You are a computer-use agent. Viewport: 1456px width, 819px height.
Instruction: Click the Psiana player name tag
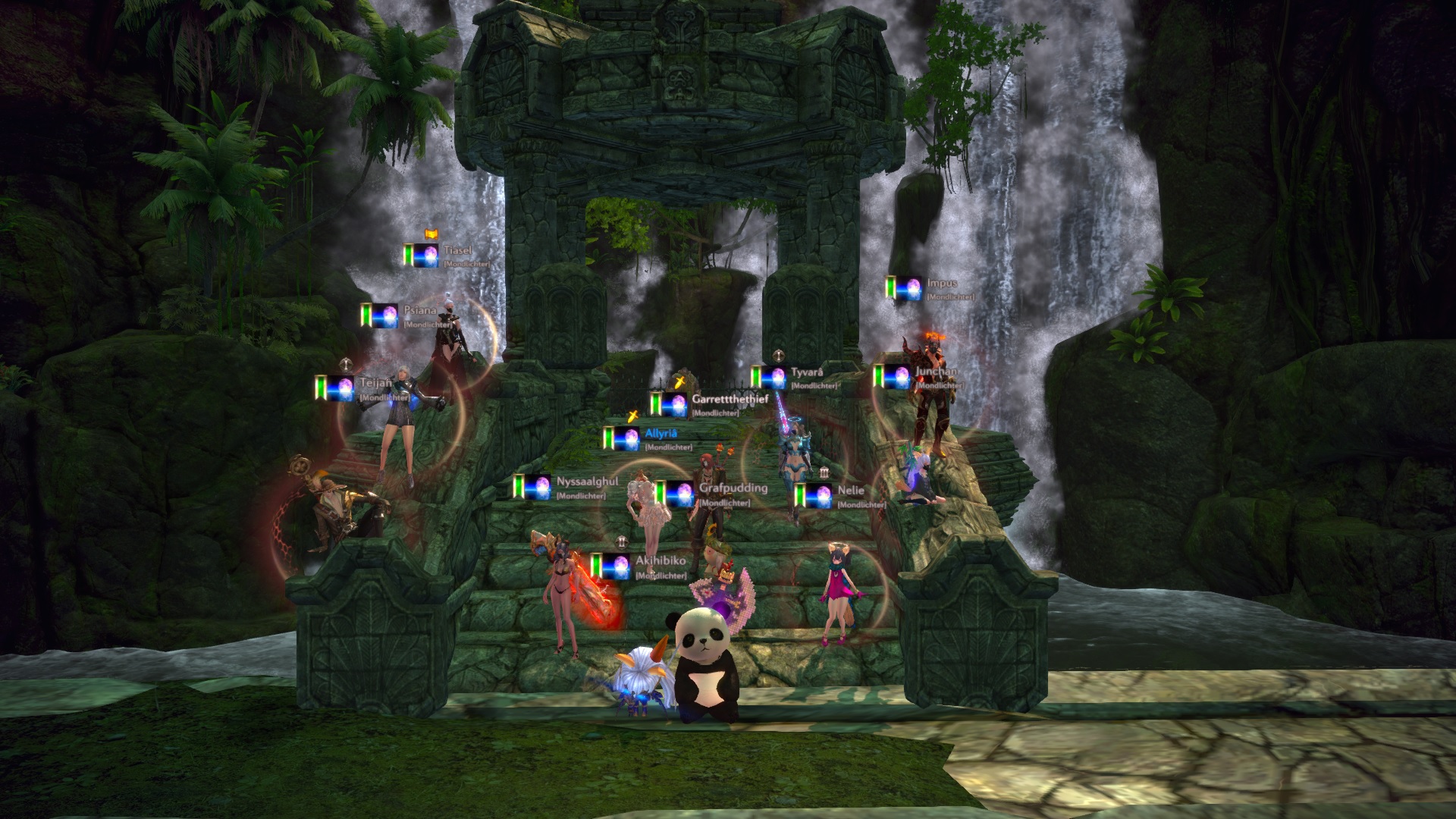coord(419,311)
